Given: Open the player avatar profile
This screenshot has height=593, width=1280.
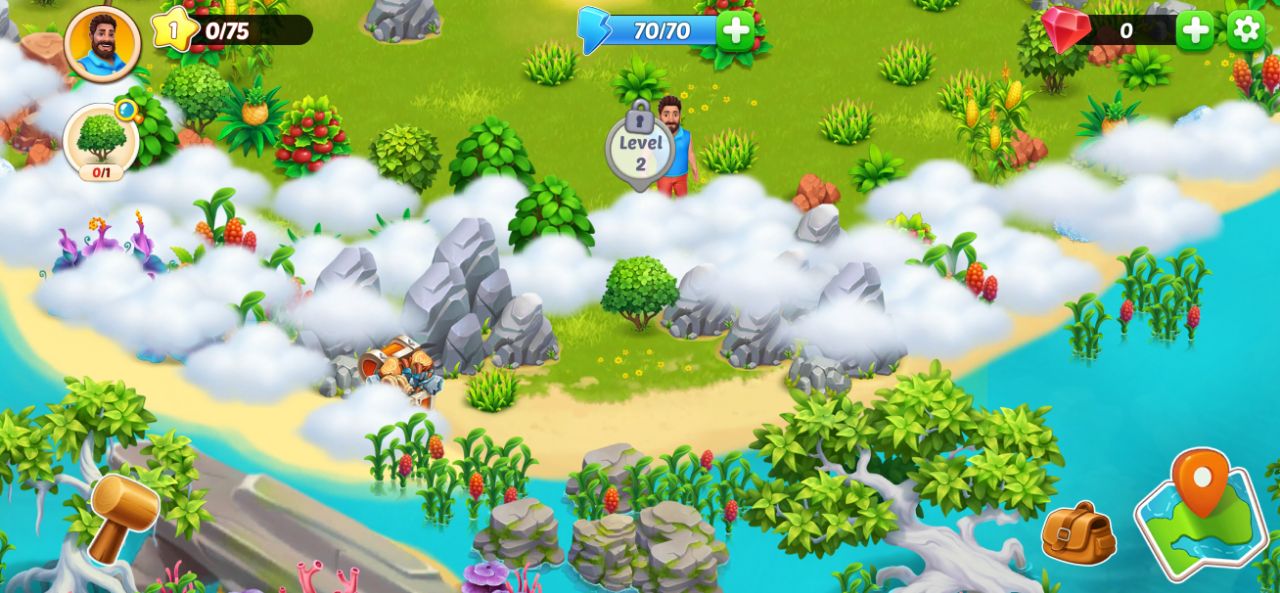Looking at the screenshot, I should (x=102, y=43).
